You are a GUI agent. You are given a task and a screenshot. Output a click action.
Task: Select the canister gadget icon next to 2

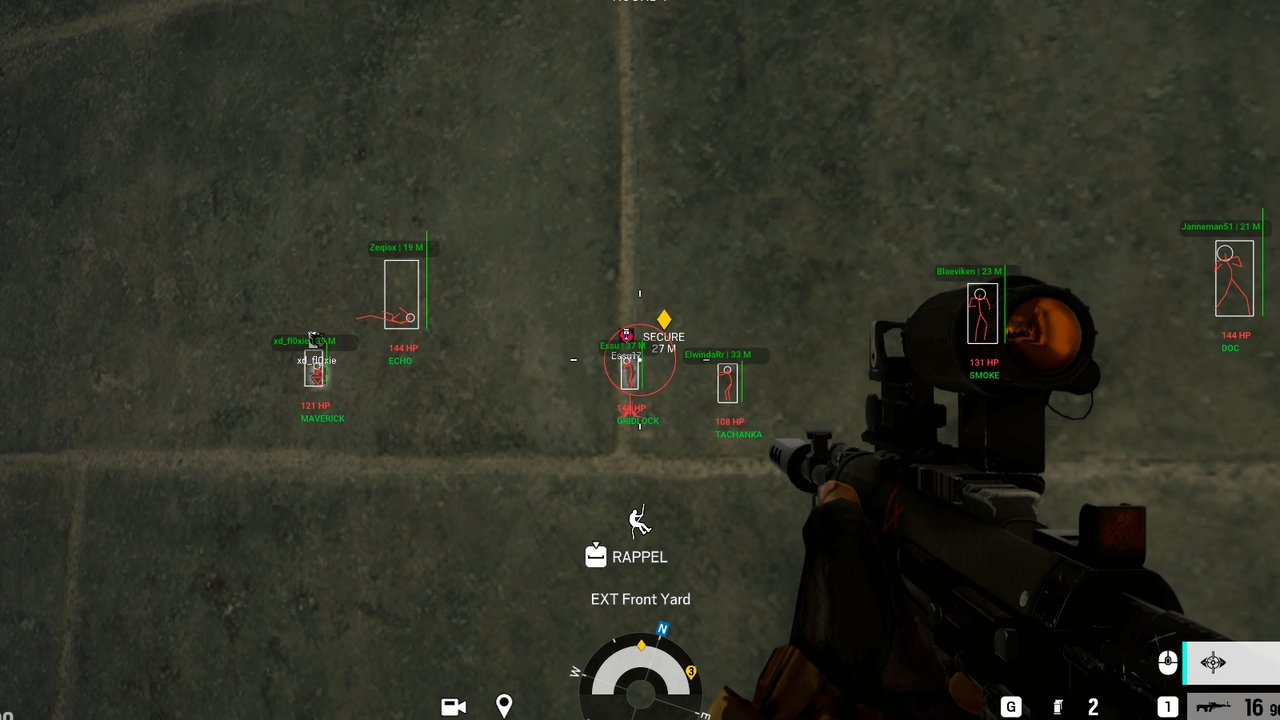coord(1057,706)
